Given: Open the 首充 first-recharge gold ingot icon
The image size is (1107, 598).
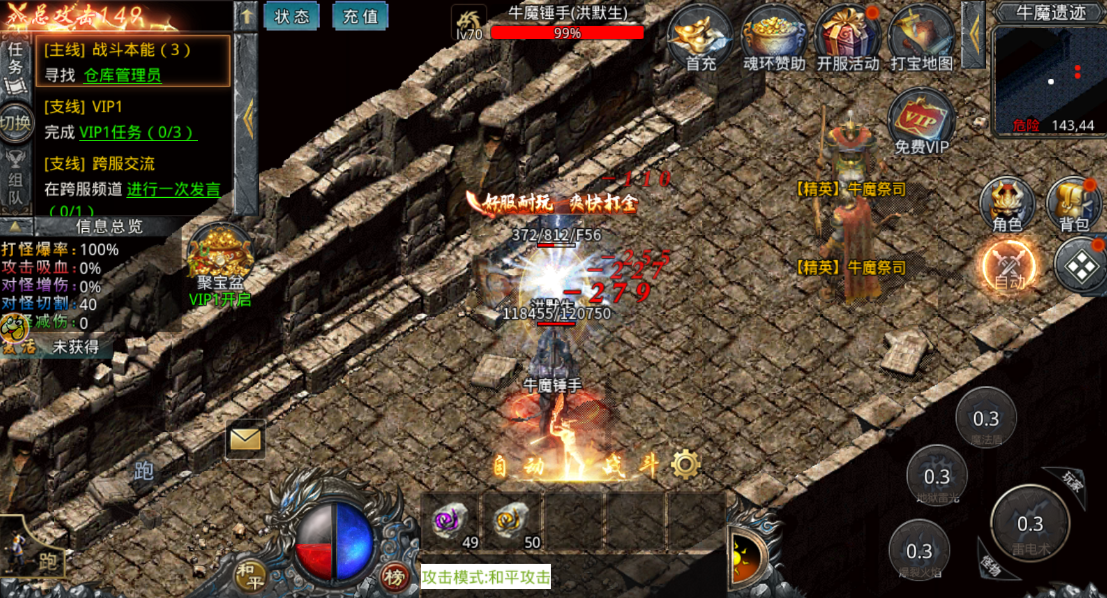Looking at the screenshot, I should [x=701, y=38].
